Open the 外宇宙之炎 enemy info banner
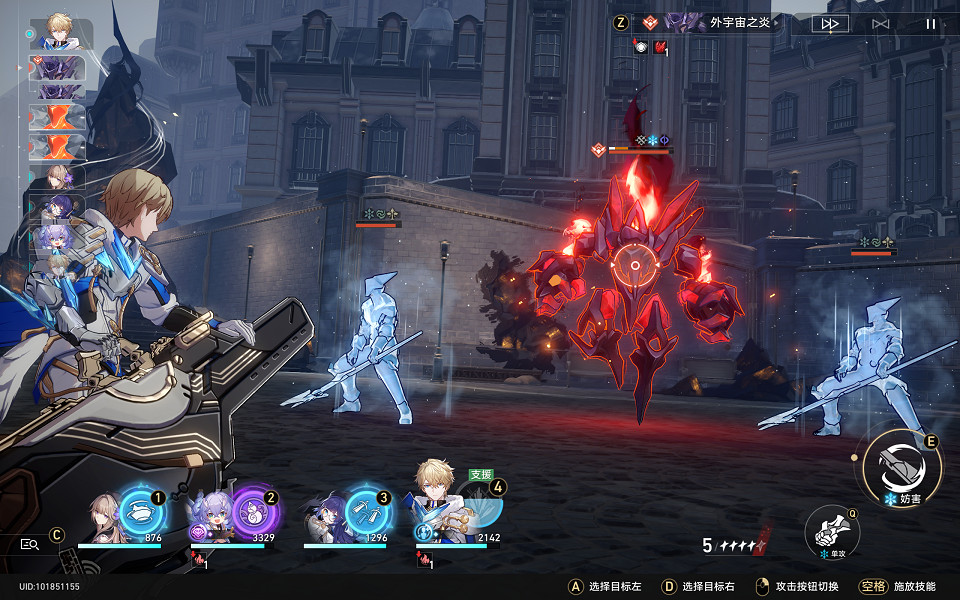 click(x=718, y=22)
